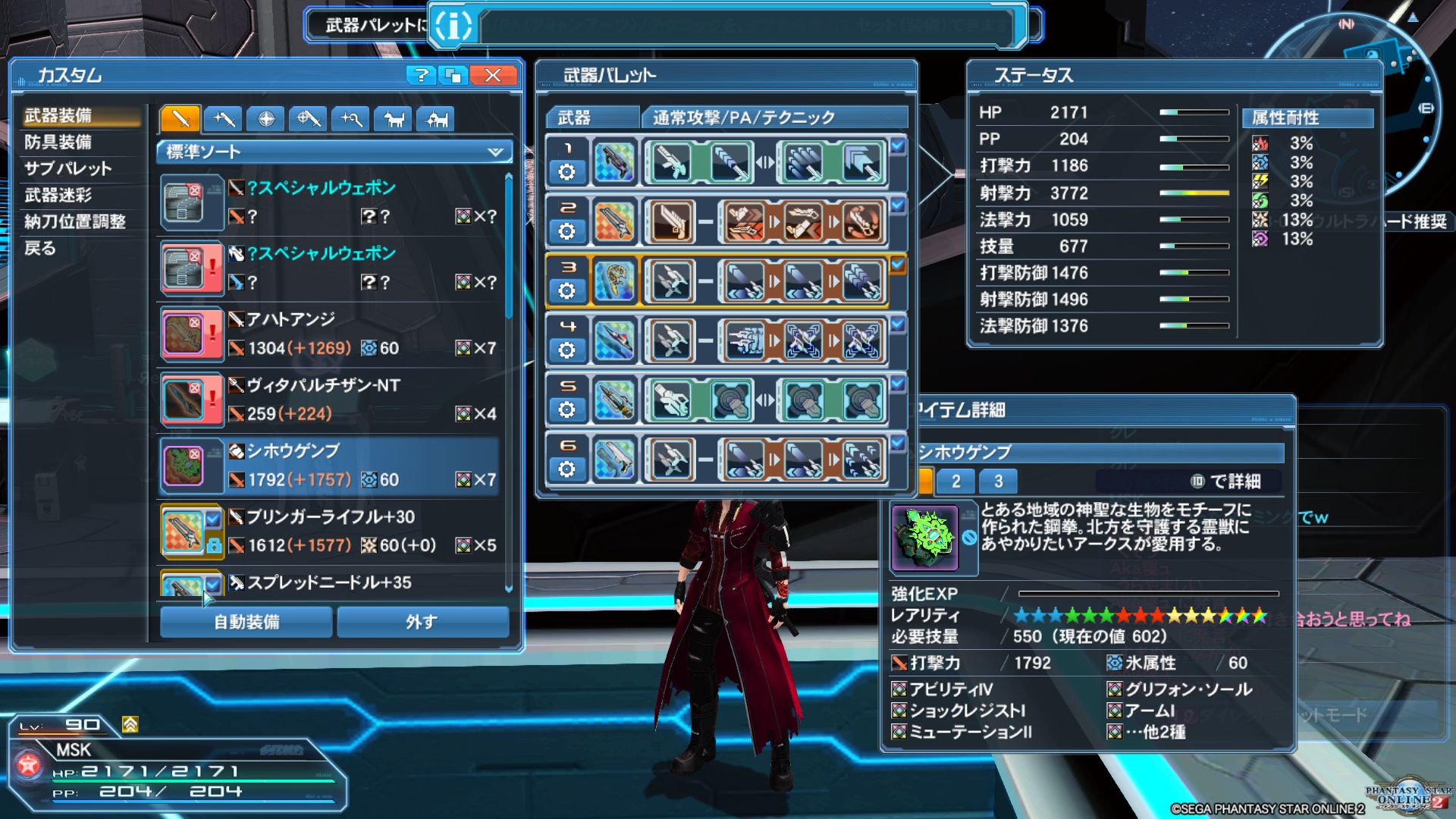Click the 自動装備 button
This screenshot has width=1456, height=819.
click(x=246, y=622)
